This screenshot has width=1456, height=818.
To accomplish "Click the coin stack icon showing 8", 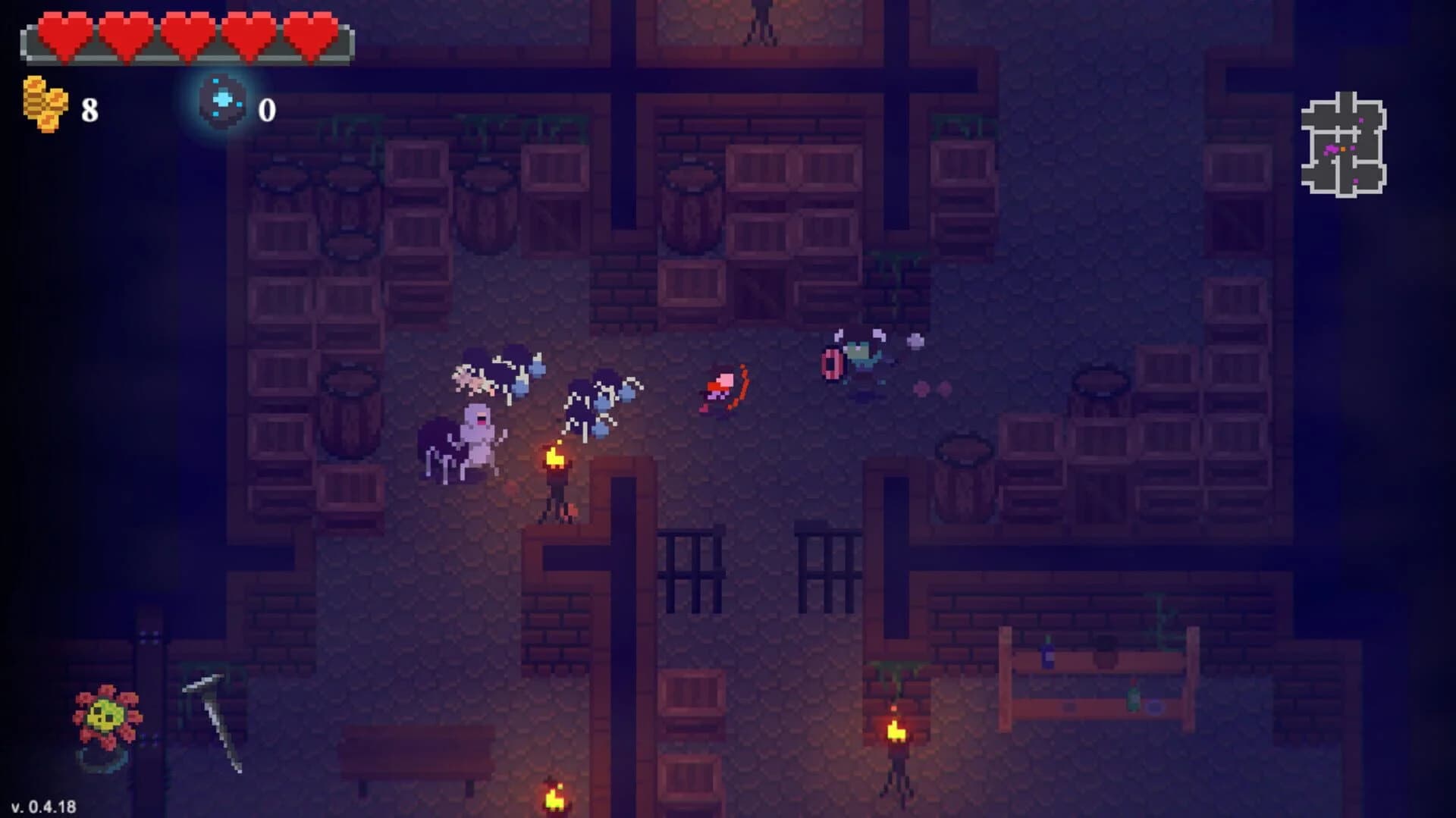I will click(45, 101).
